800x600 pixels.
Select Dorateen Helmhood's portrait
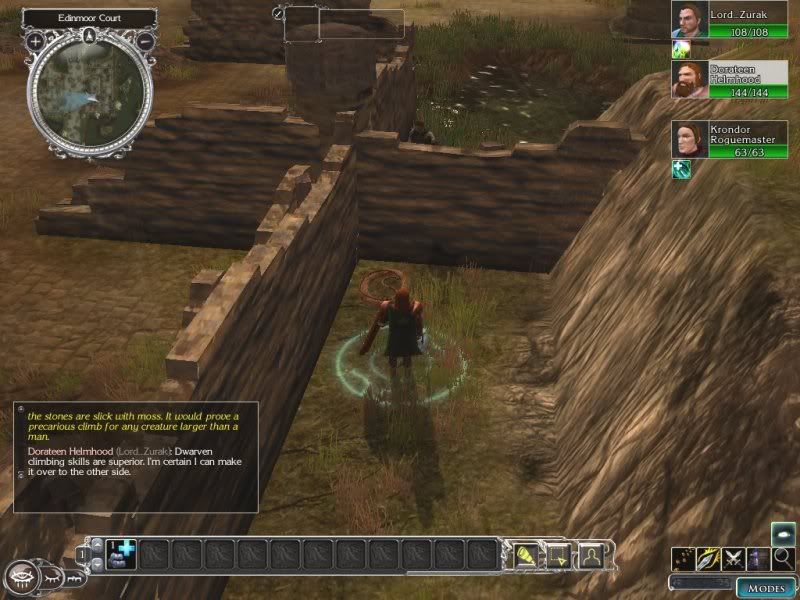pyautogui.click(x=687, y=80)
